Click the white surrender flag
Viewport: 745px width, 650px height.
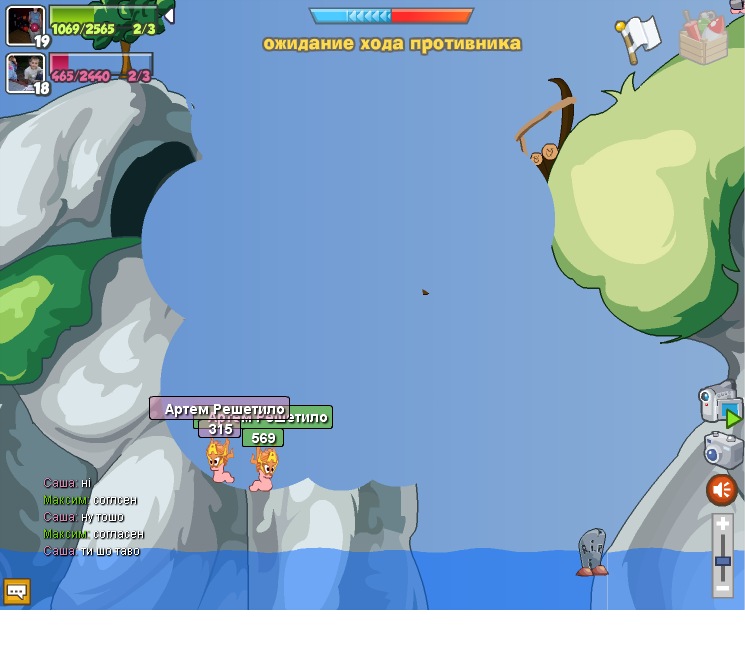[639, 38]
